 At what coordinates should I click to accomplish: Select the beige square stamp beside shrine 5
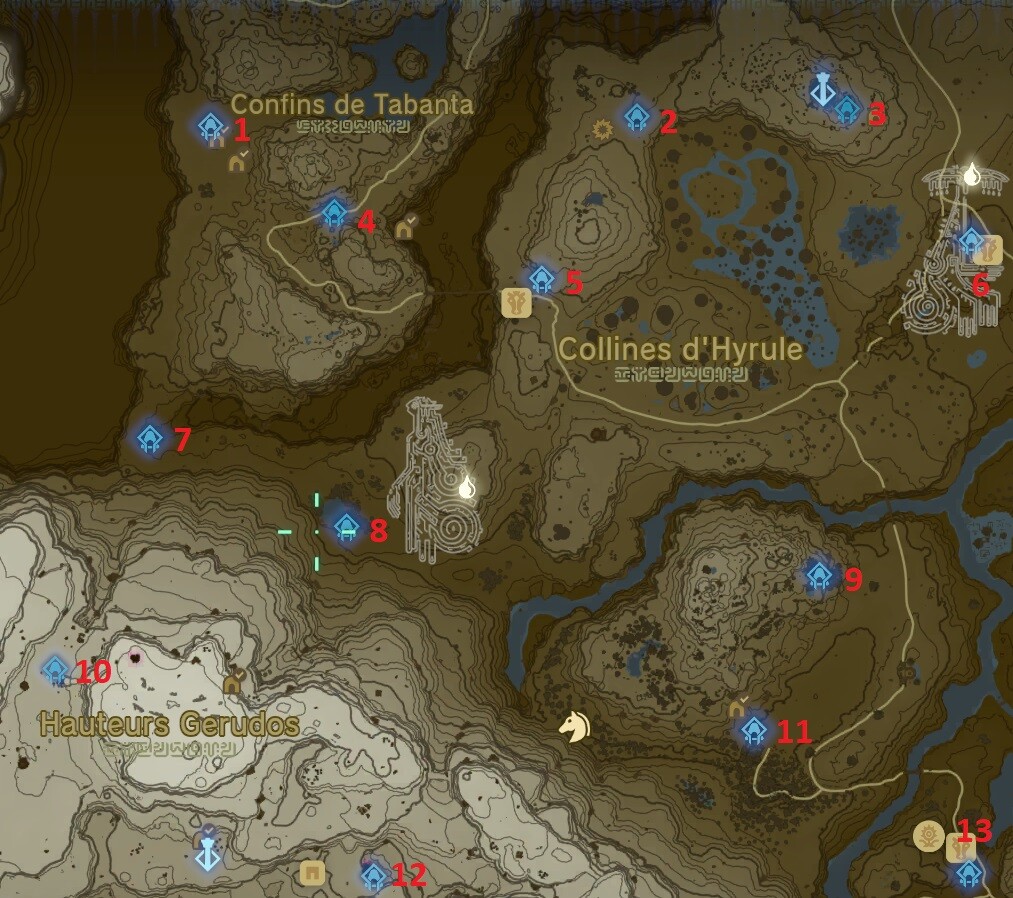click(x=516, y=302)
